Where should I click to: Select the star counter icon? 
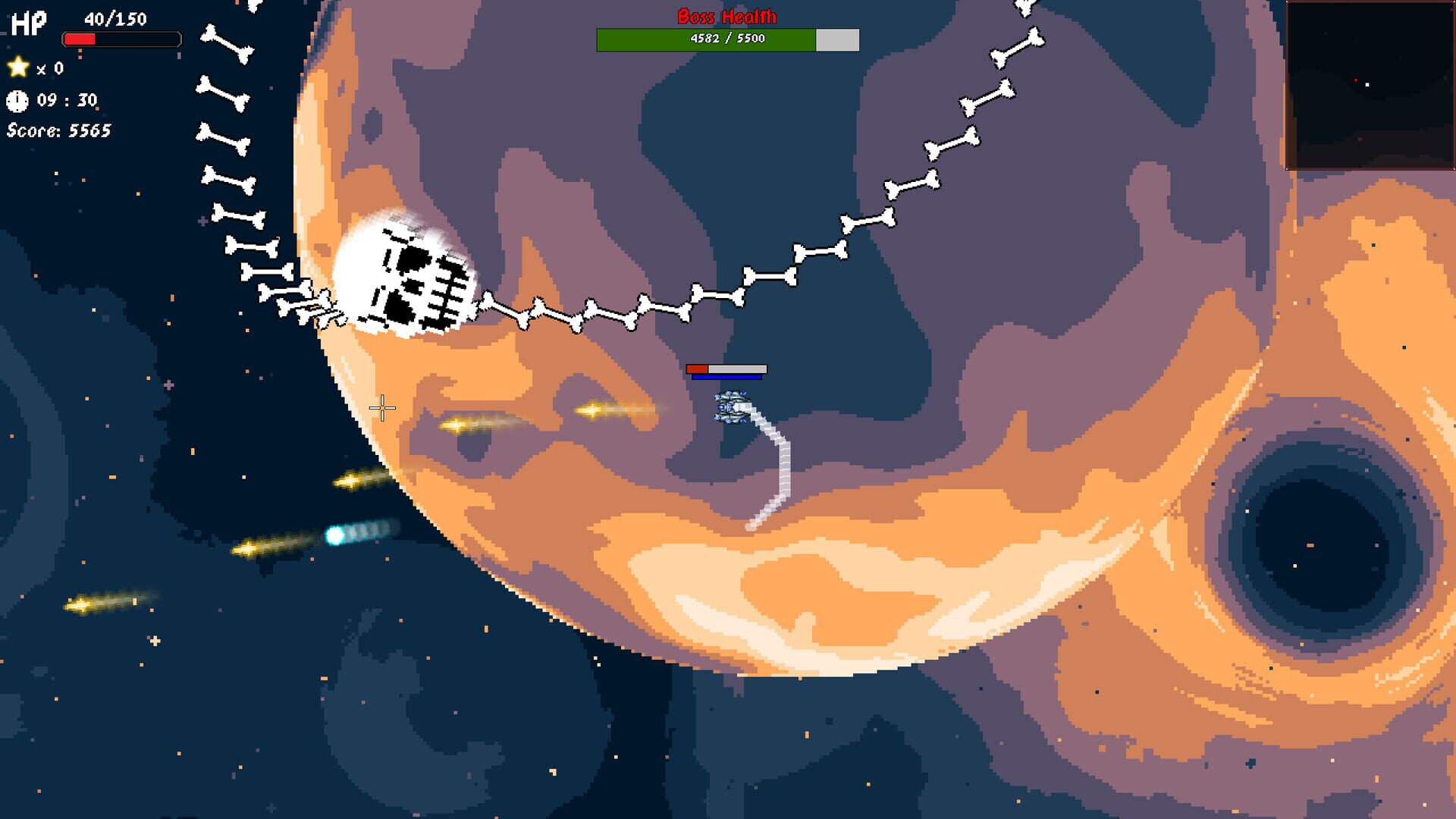point(17,68)
